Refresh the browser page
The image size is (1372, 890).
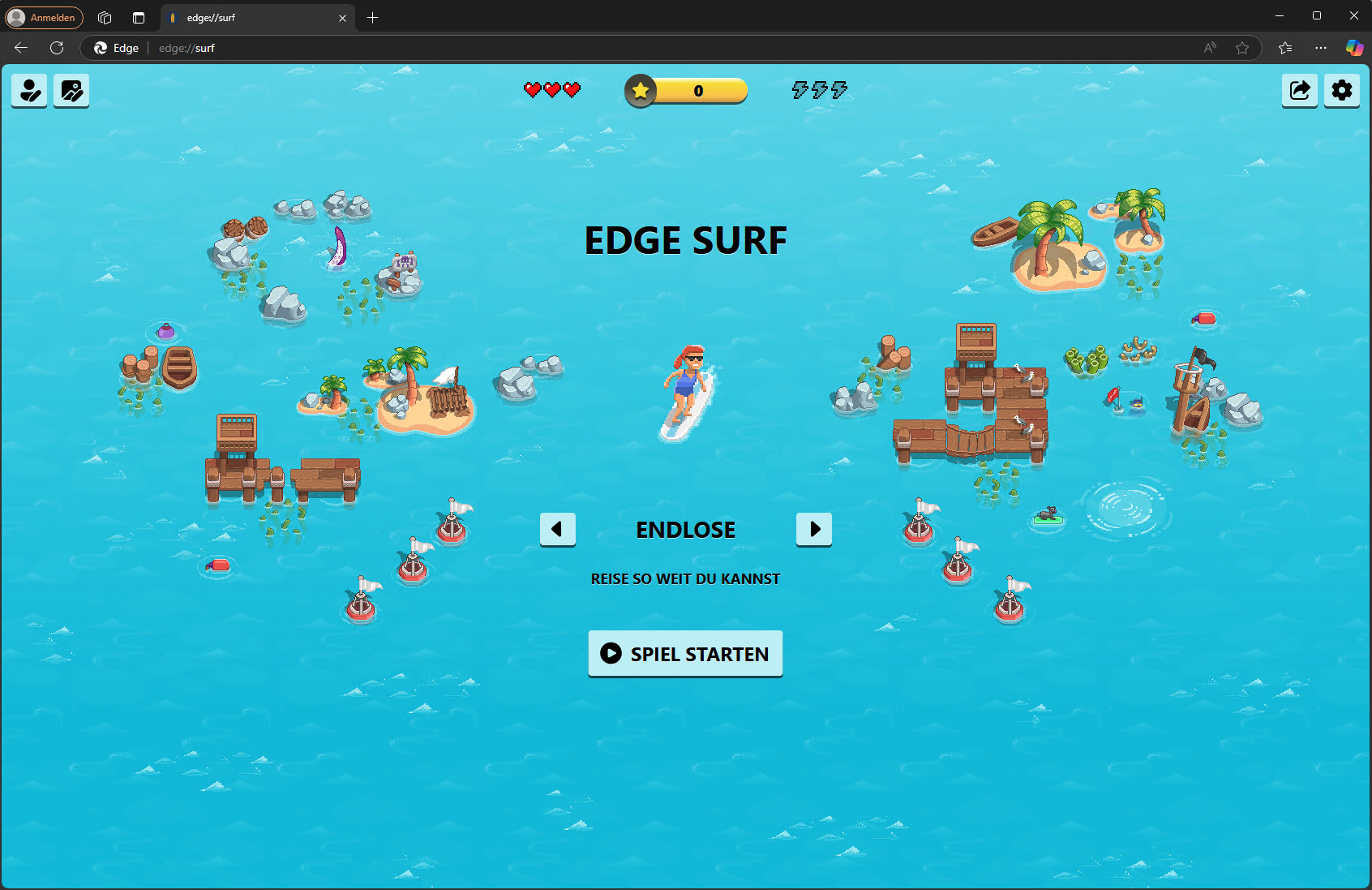coord(57,48)
